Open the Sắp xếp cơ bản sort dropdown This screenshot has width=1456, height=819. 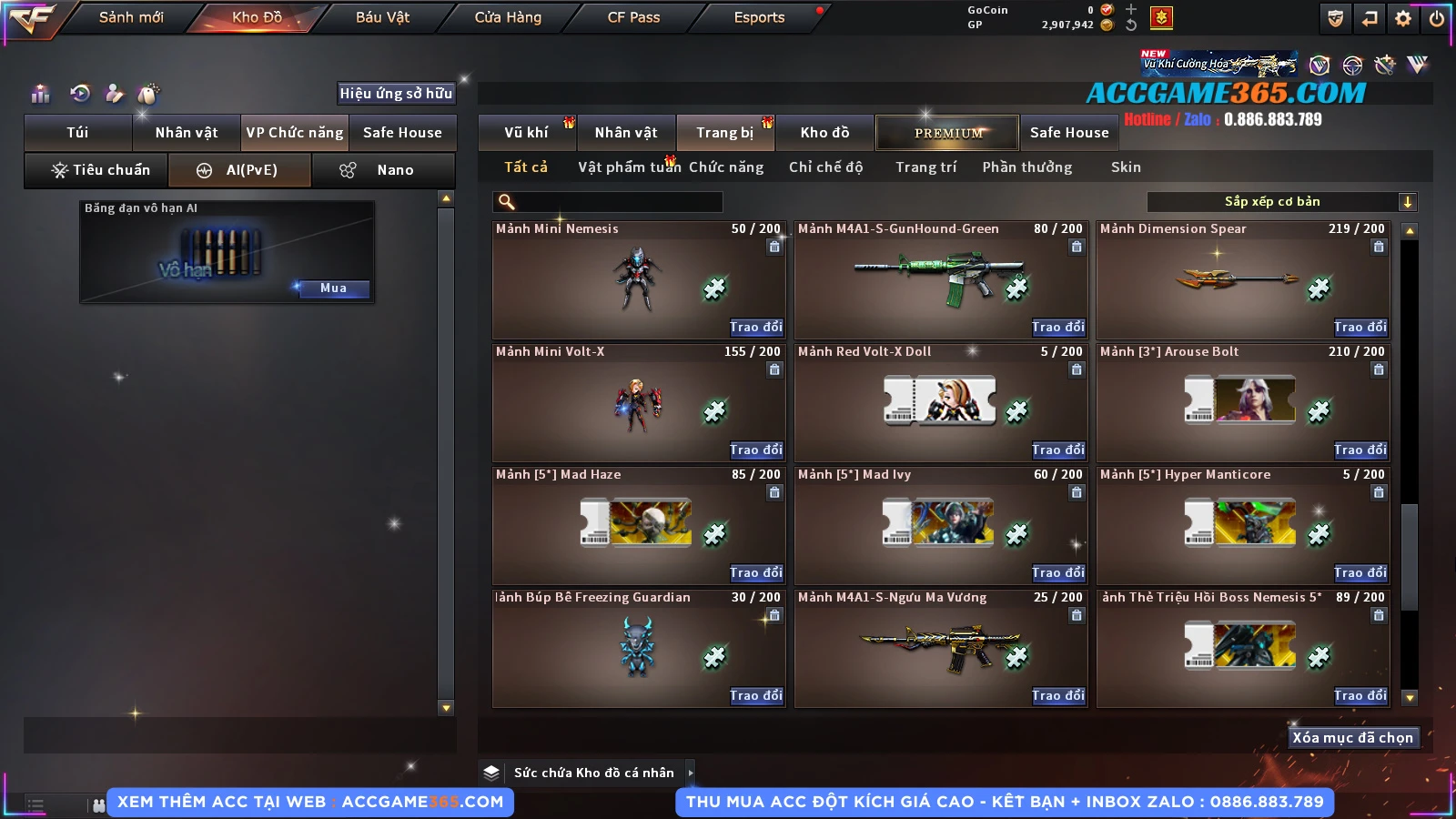1282,202
